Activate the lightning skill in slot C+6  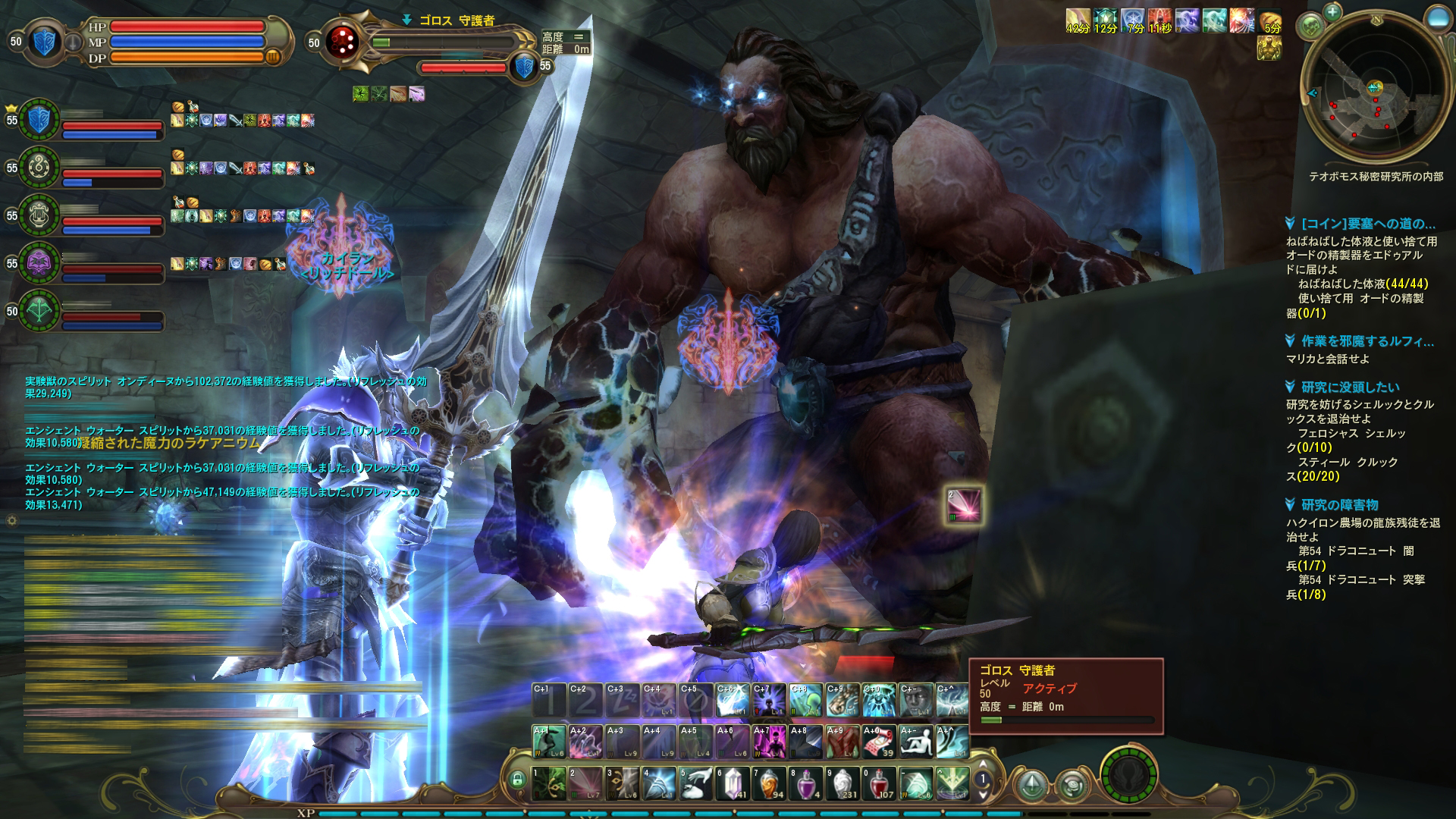click(733, 701)
